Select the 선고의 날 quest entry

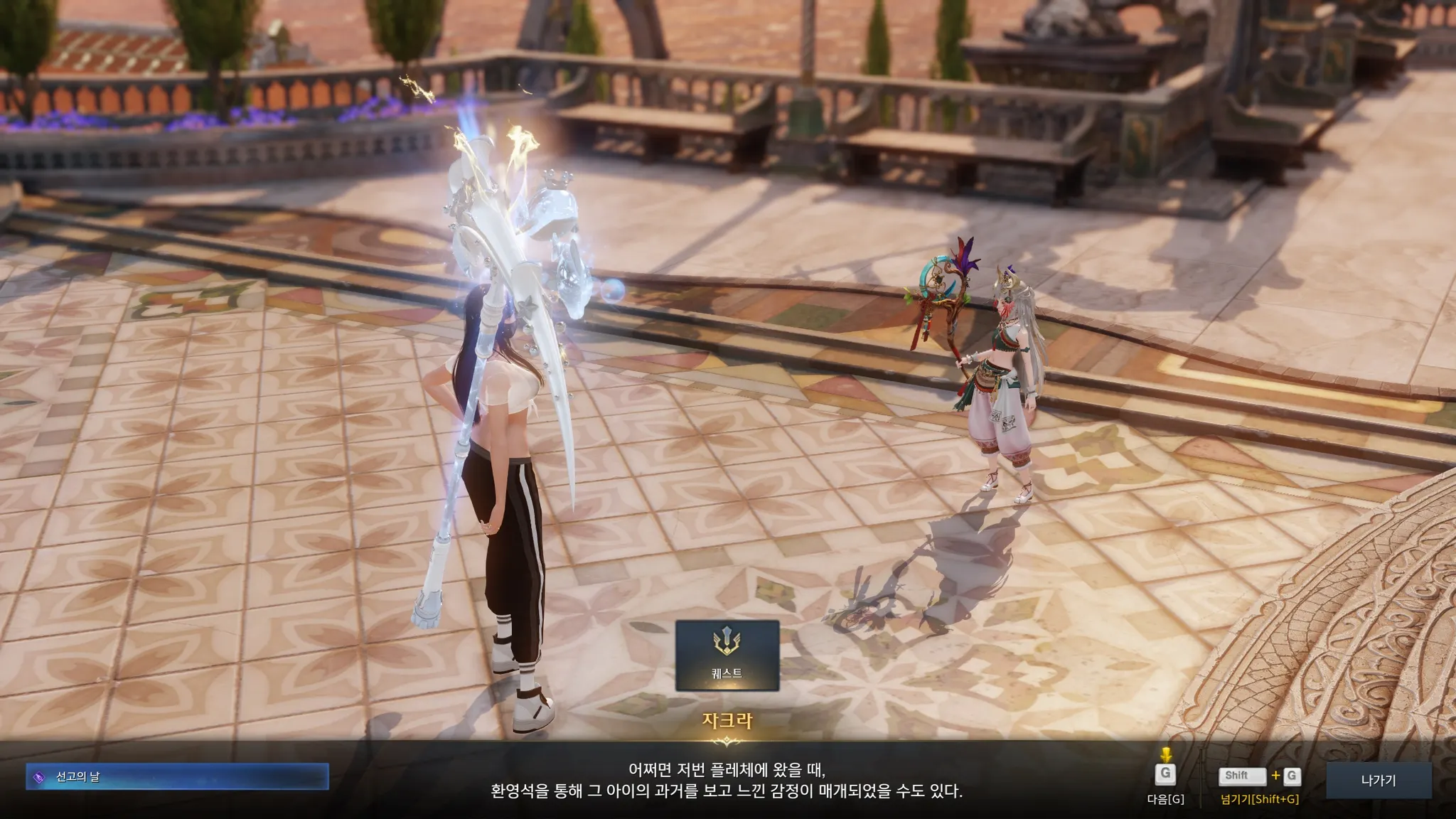point(177,777)
